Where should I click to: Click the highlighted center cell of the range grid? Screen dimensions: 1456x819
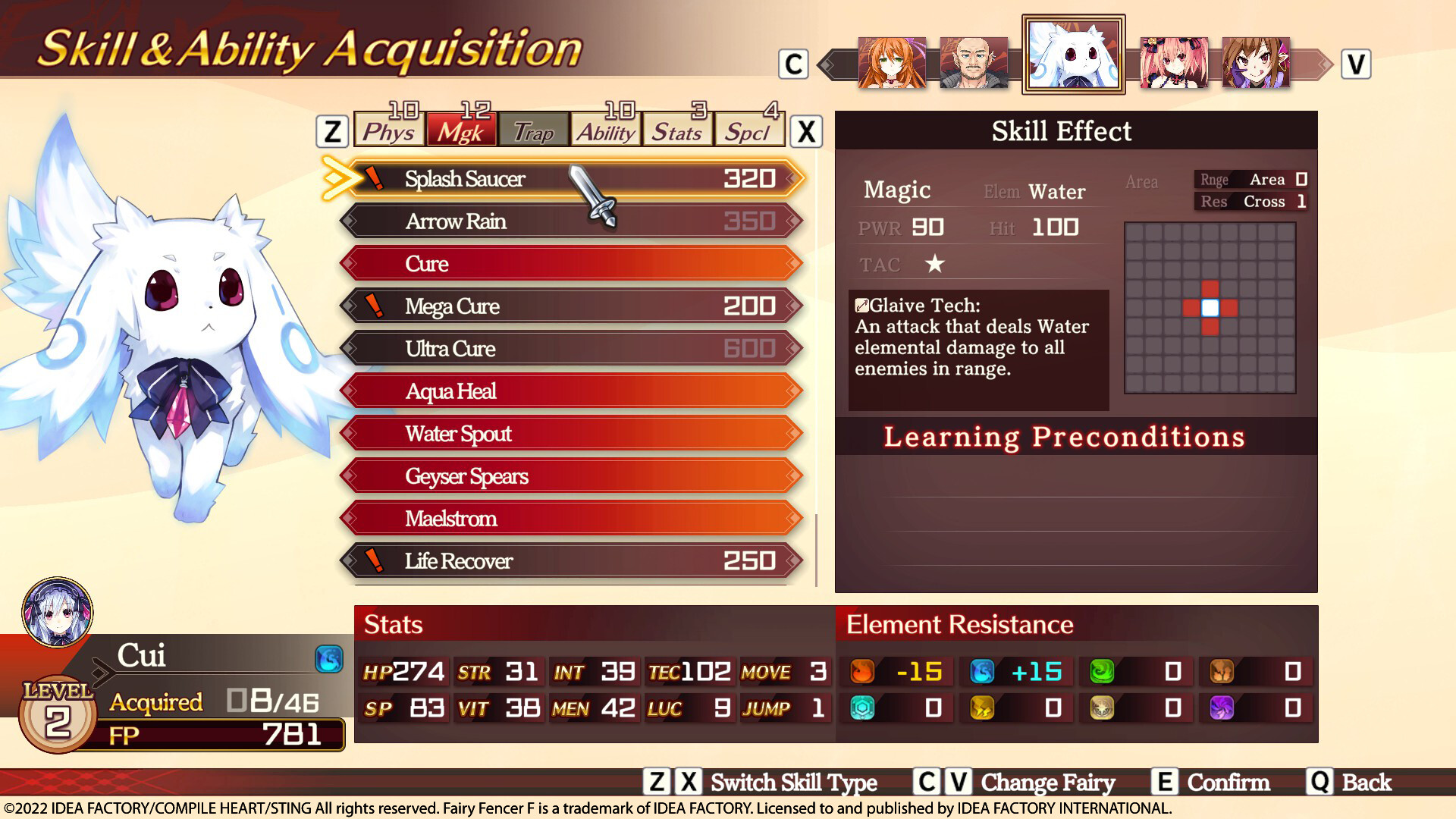[1211, 309]
